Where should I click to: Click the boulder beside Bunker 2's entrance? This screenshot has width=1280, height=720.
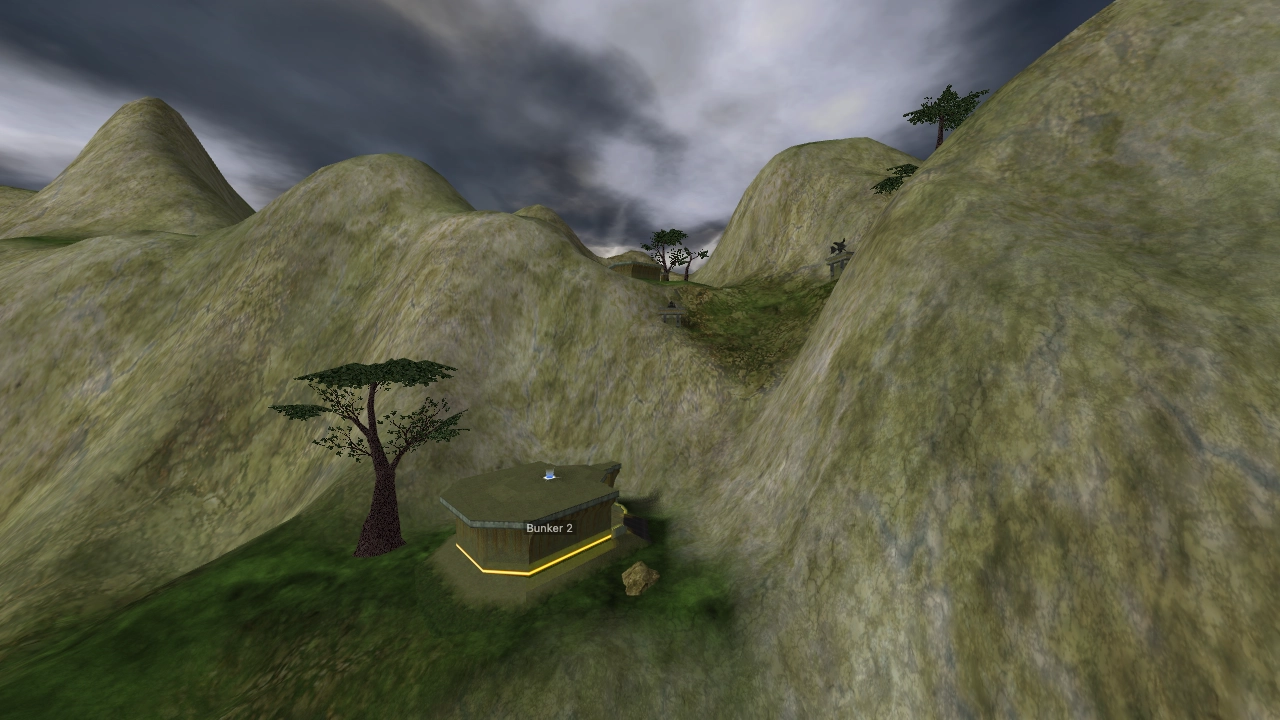pyautogui.click(x=641, y=580)
